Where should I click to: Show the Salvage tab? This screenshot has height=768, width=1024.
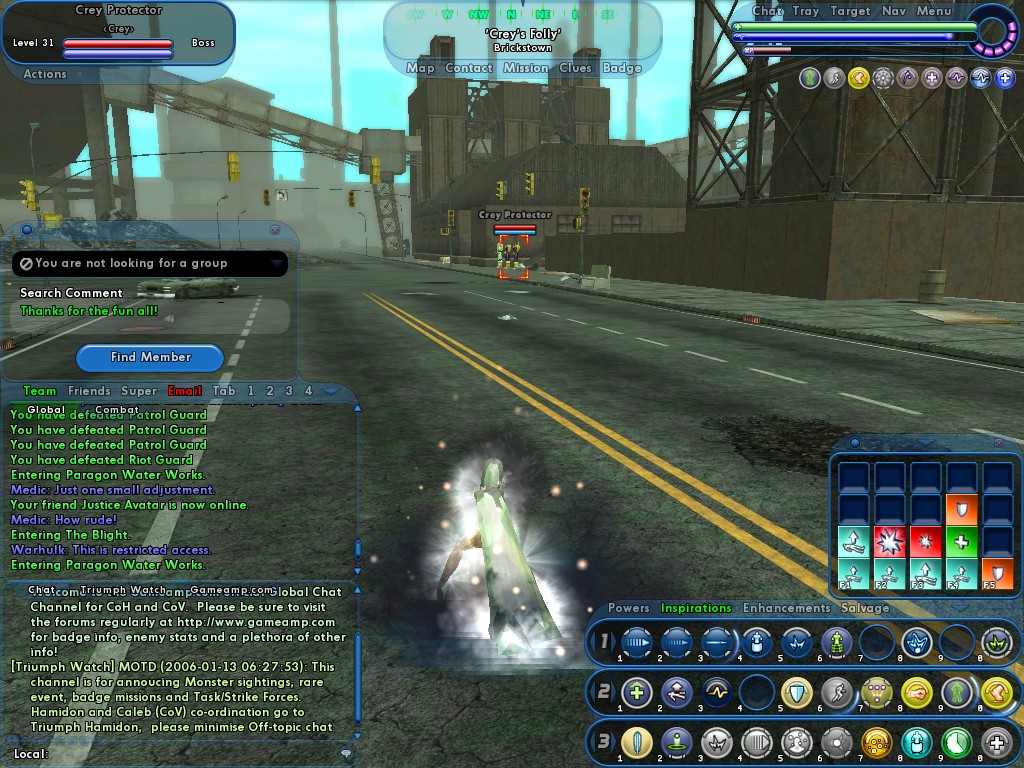point(865,608)
